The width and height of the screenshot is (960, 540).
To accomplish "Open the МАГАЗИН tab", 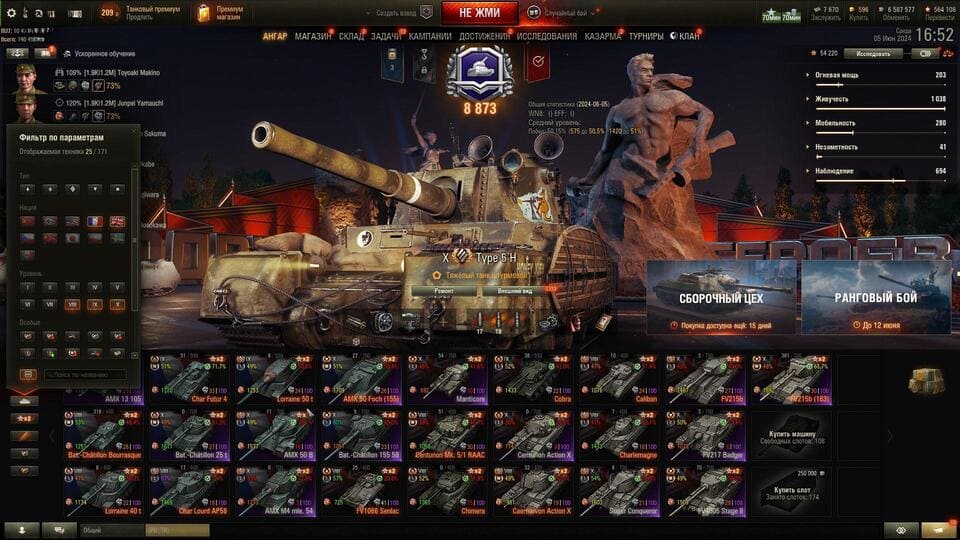I will coord(313,36).
